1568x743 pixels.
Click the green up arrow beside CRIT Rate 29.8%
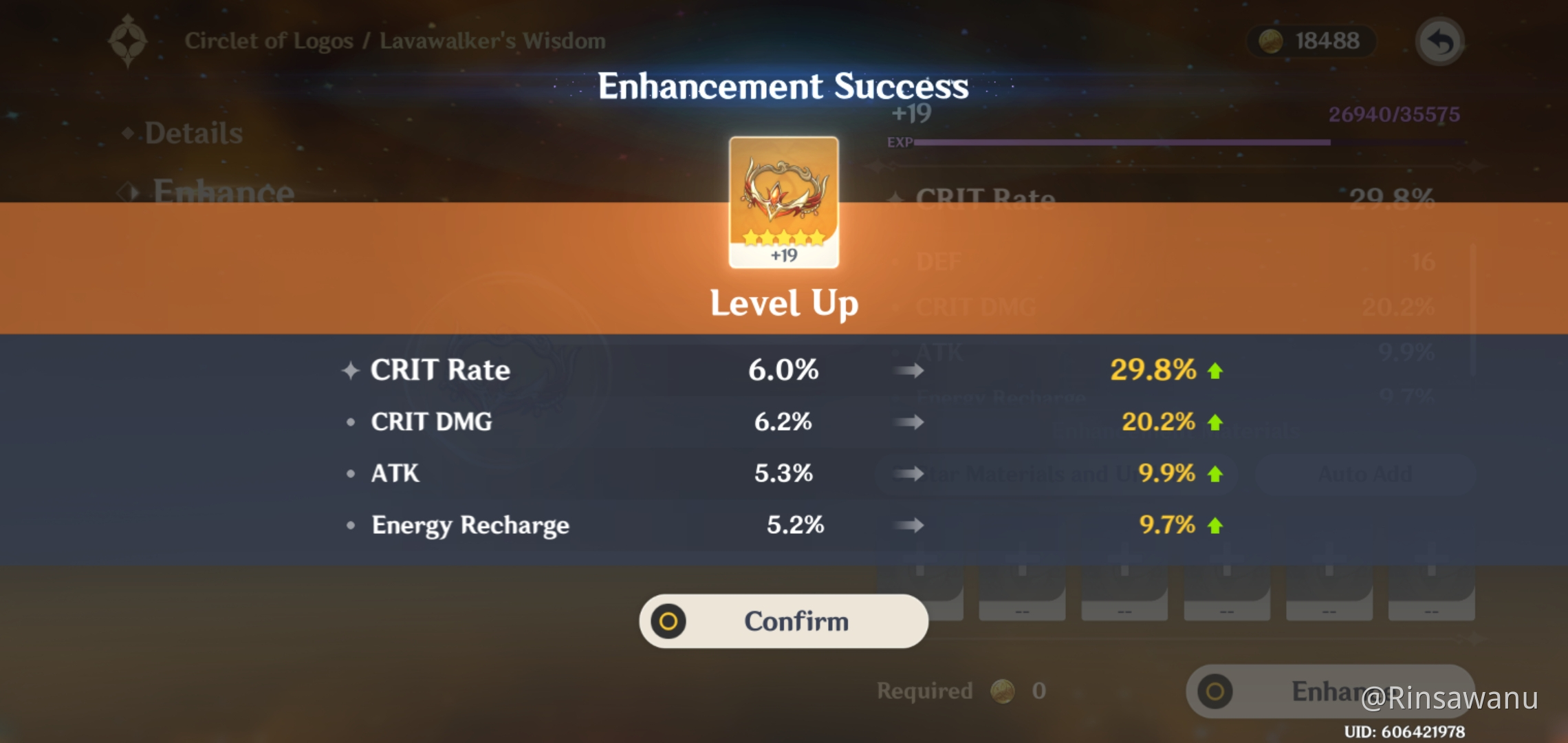tap(1215, 369)
